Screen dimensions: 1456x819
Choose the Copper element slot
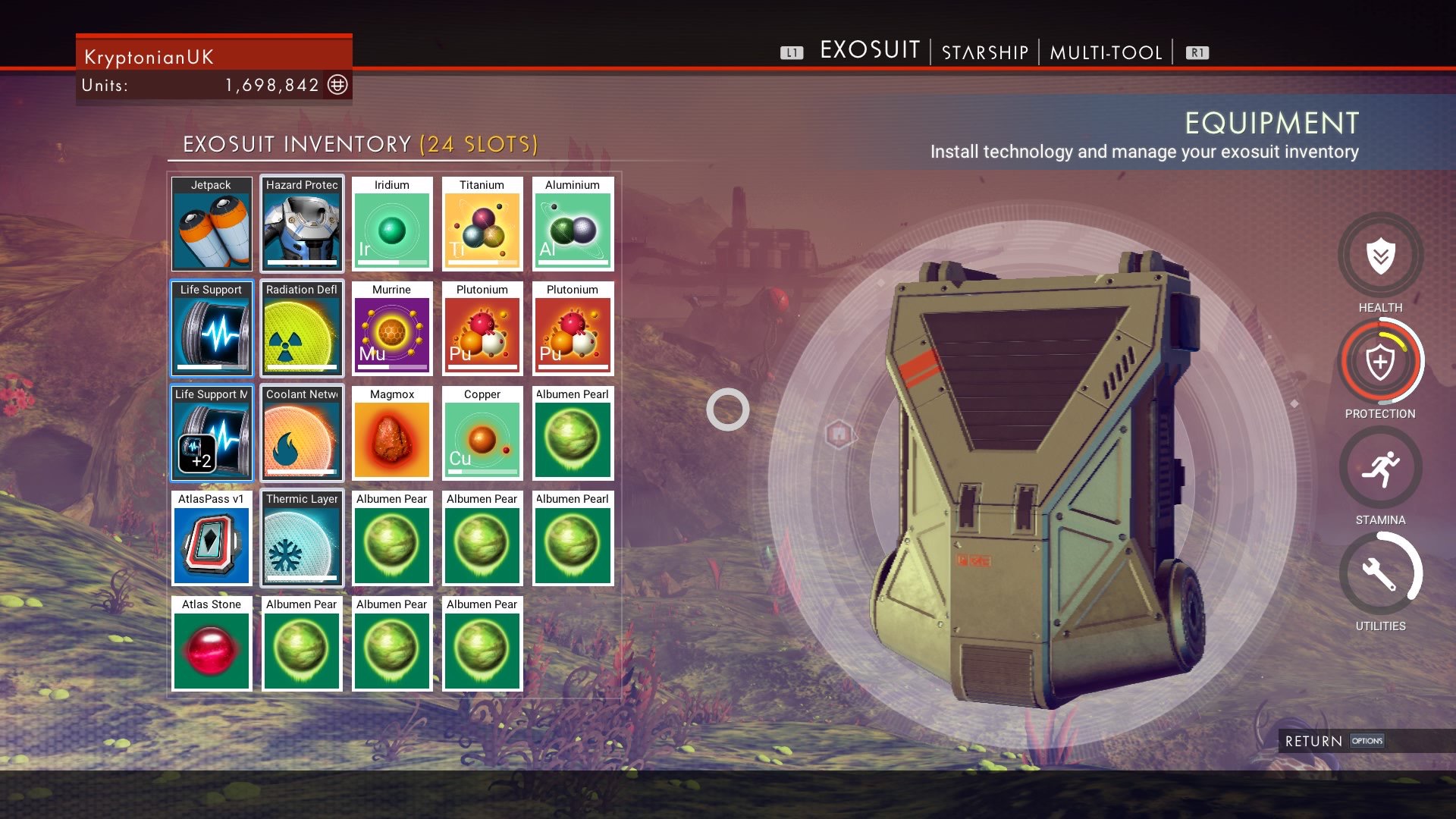click(482, 434)
